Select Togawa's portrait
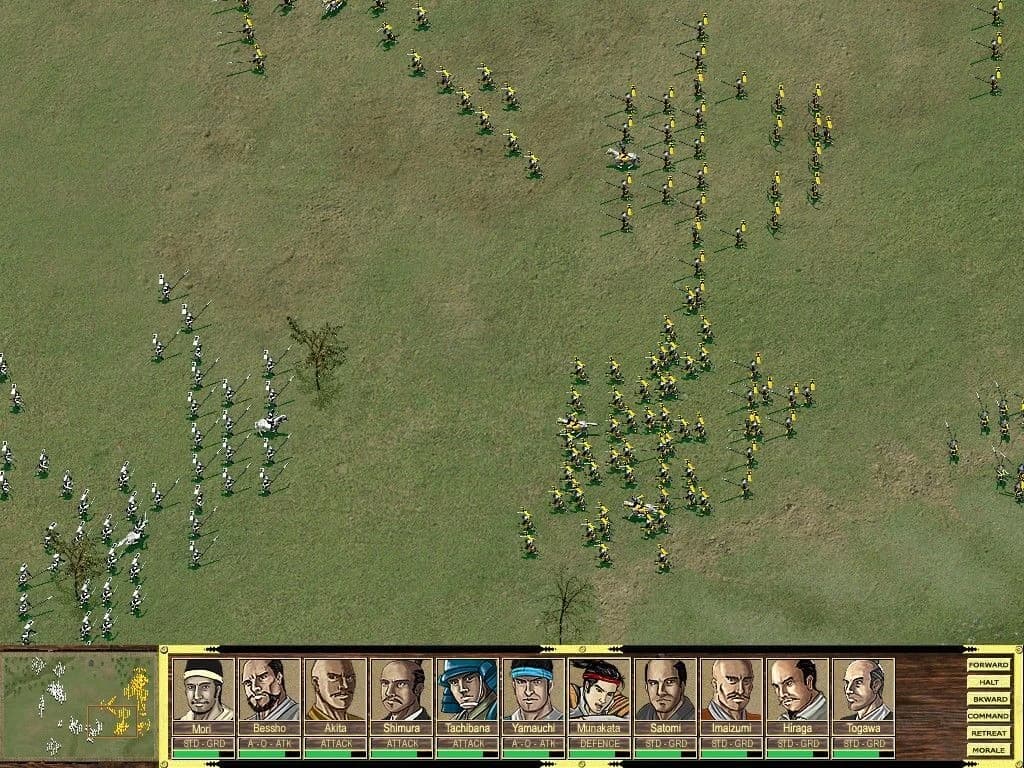 863,689
